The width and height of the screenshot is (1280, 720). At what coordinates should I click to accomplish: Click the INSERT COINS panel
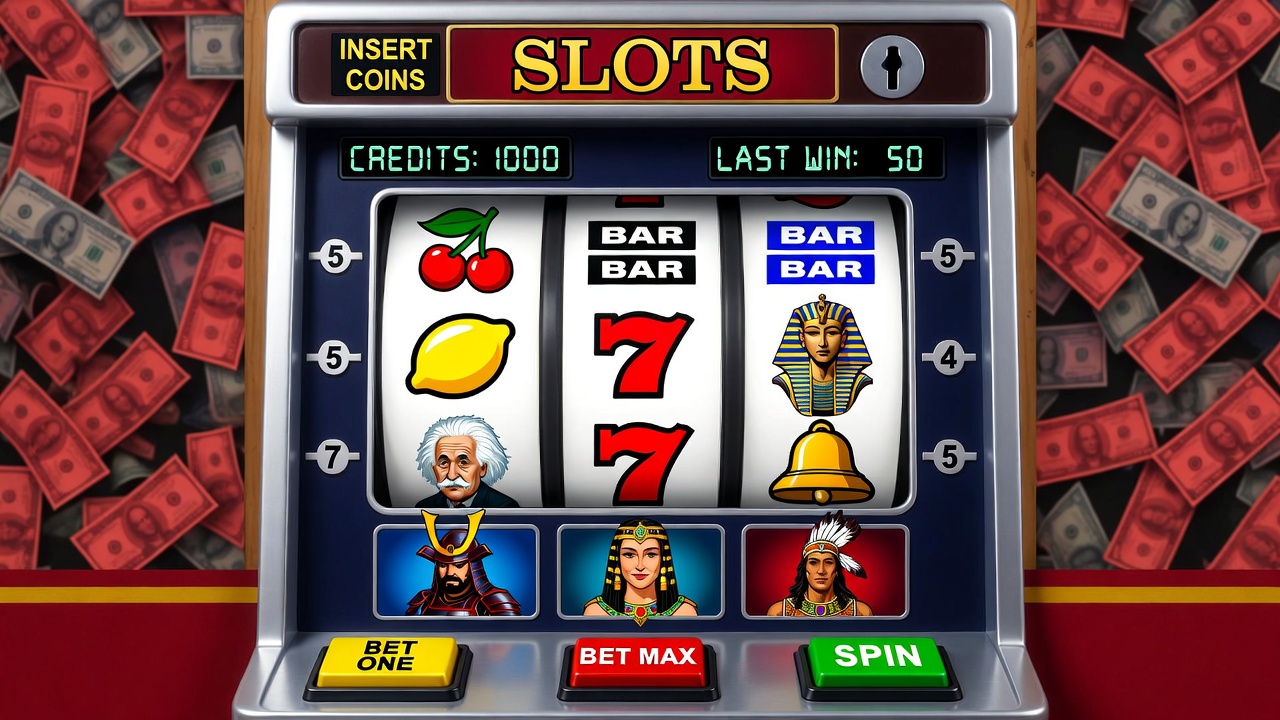[x=385, y=64]
